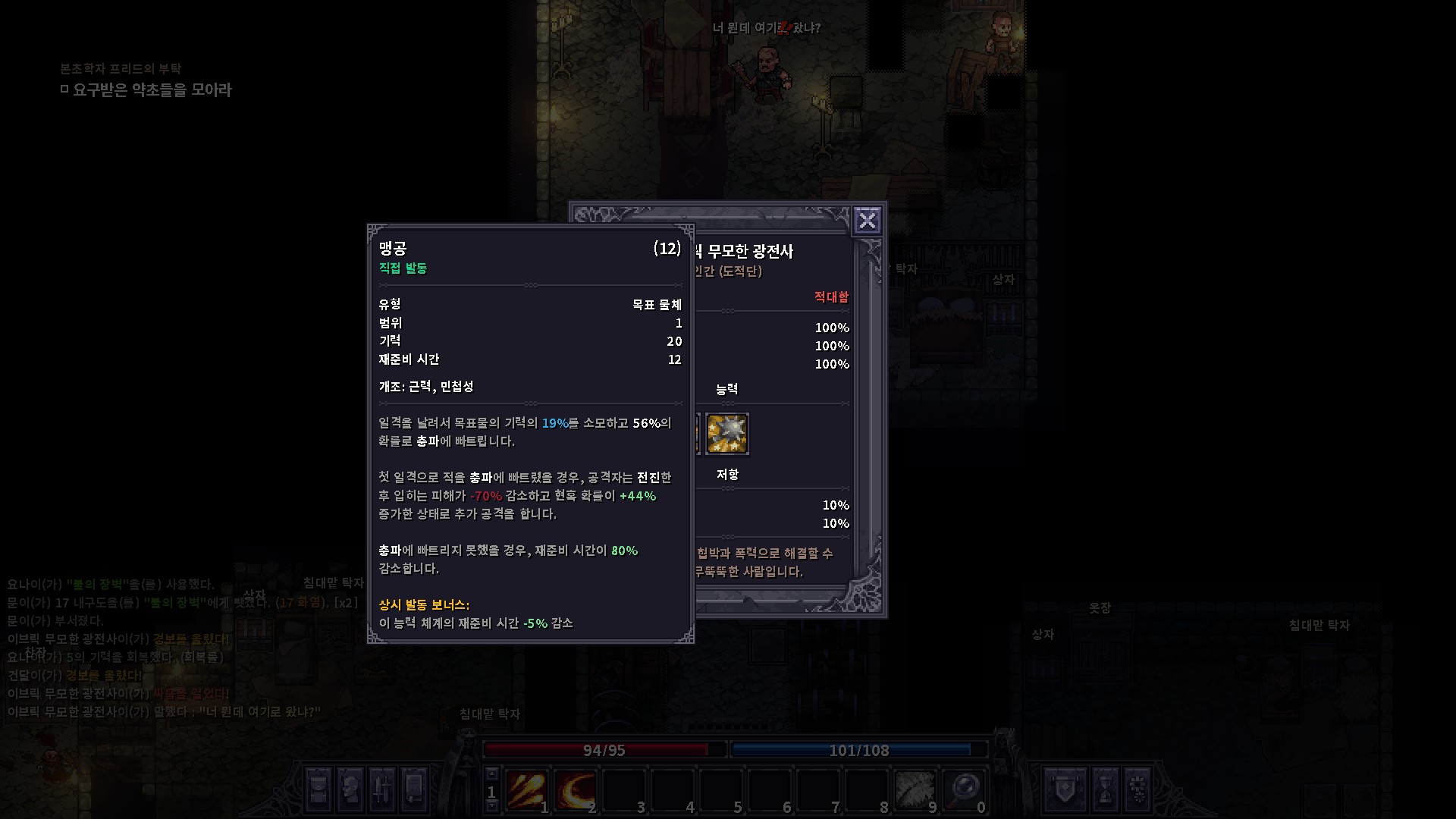Screen dimensions: 1456x819
Task: Open the character head profile button
Action: click(350, 789)
